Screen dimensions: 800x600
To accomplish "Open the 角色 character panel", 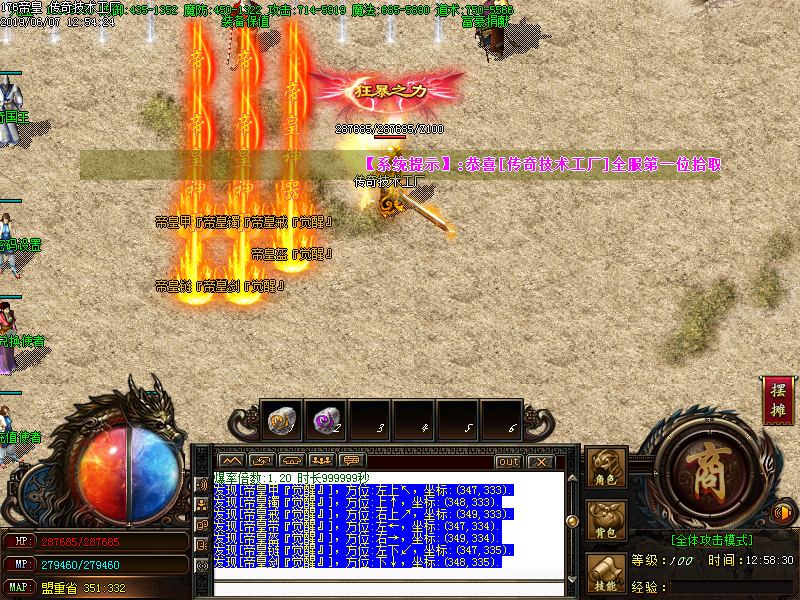I will pyautogui.click(x=605, y=467).
